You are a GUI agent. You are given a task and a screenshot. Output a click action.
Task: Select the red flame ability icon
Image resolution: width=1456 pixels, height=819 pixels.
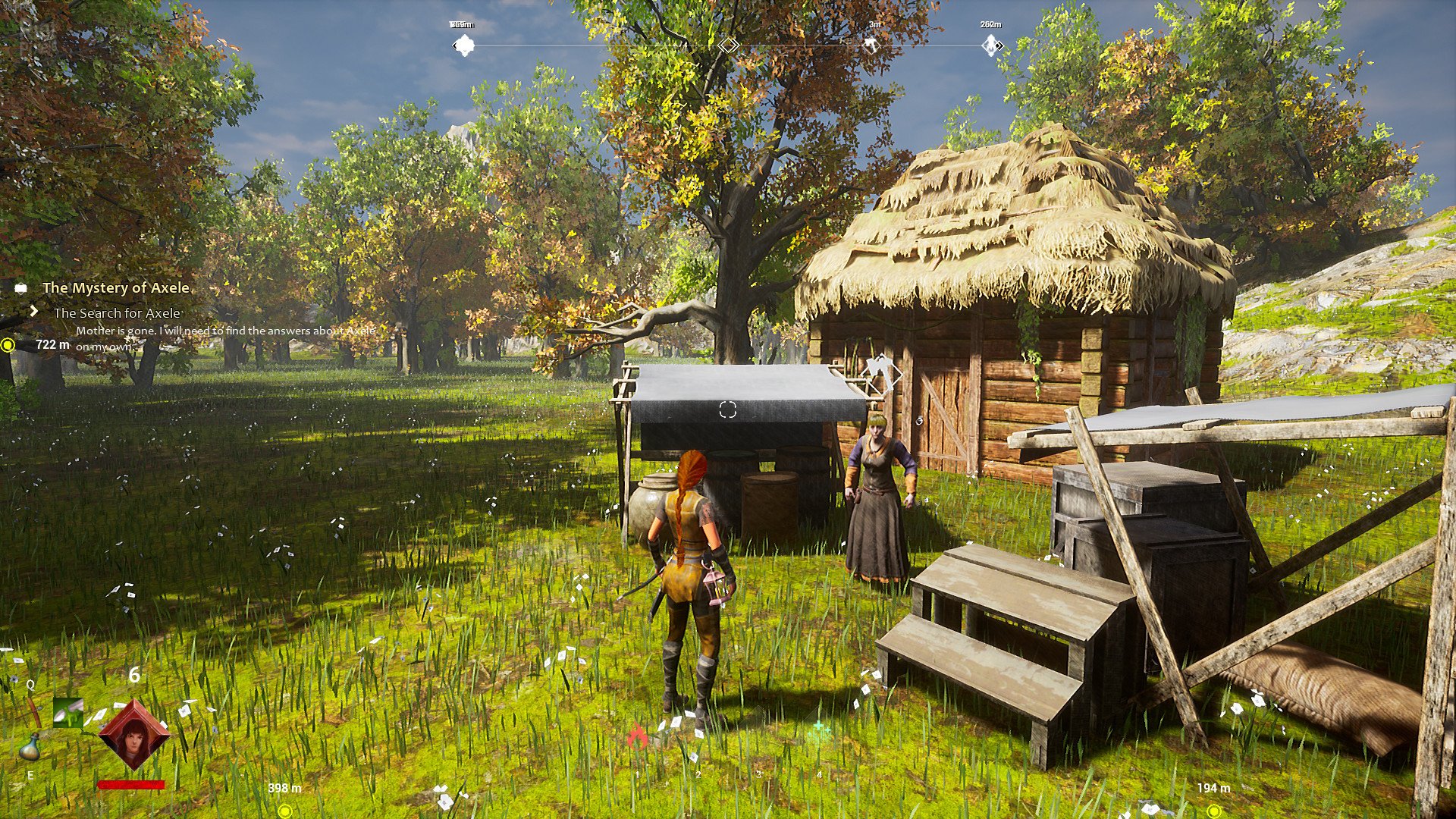(x=637, y=735)
